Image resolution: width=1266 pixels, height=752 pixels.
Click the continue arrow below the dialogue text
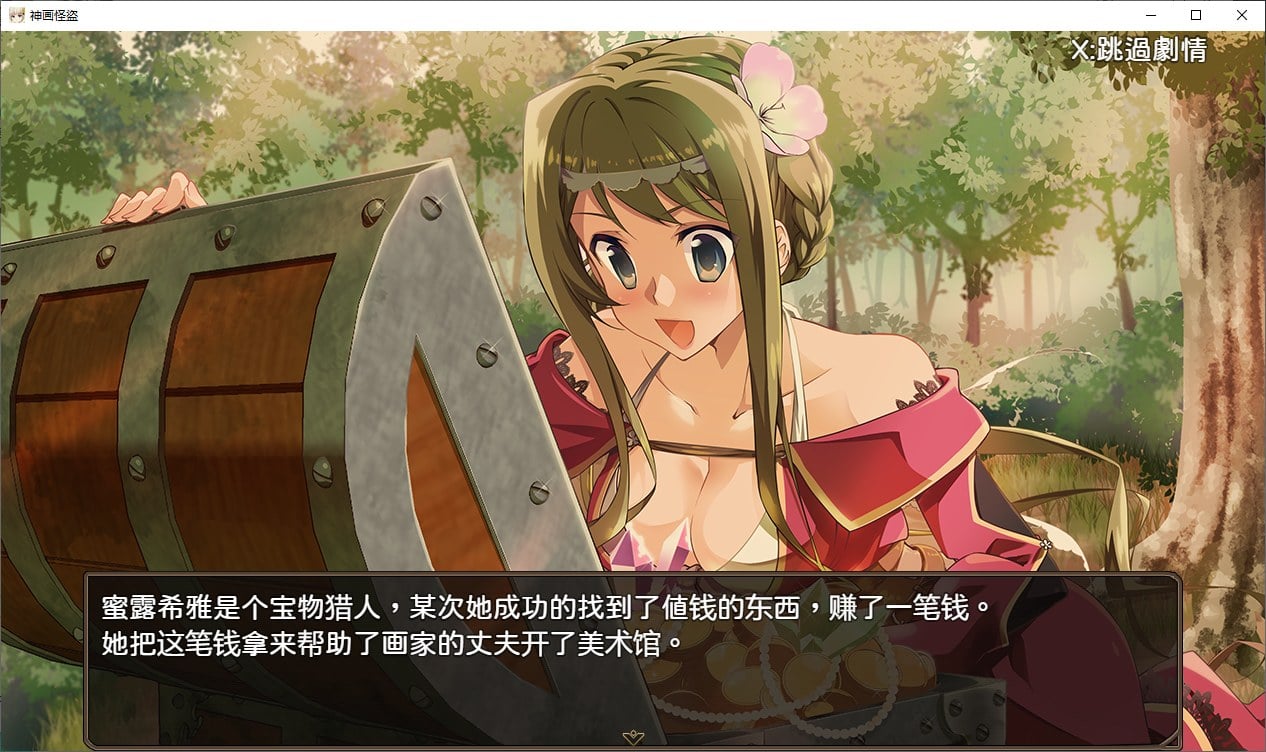point(632,738)
